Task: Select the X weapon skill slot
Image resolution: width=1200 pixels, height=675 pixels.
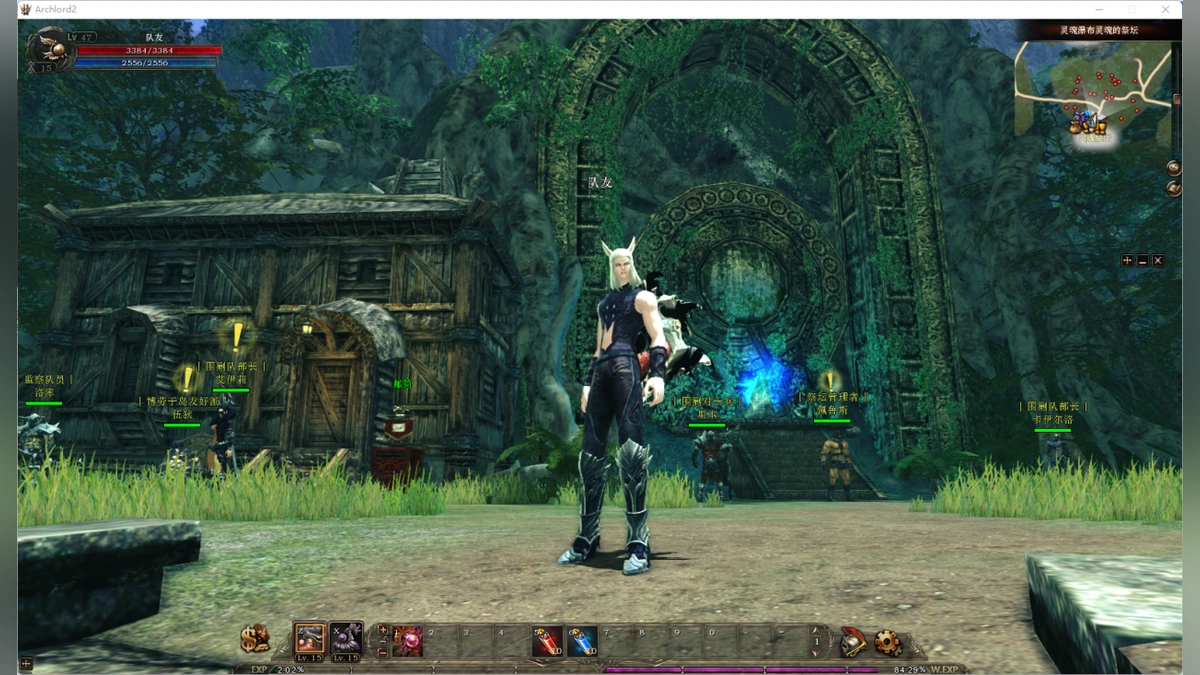Action: (x=346, y=638)
